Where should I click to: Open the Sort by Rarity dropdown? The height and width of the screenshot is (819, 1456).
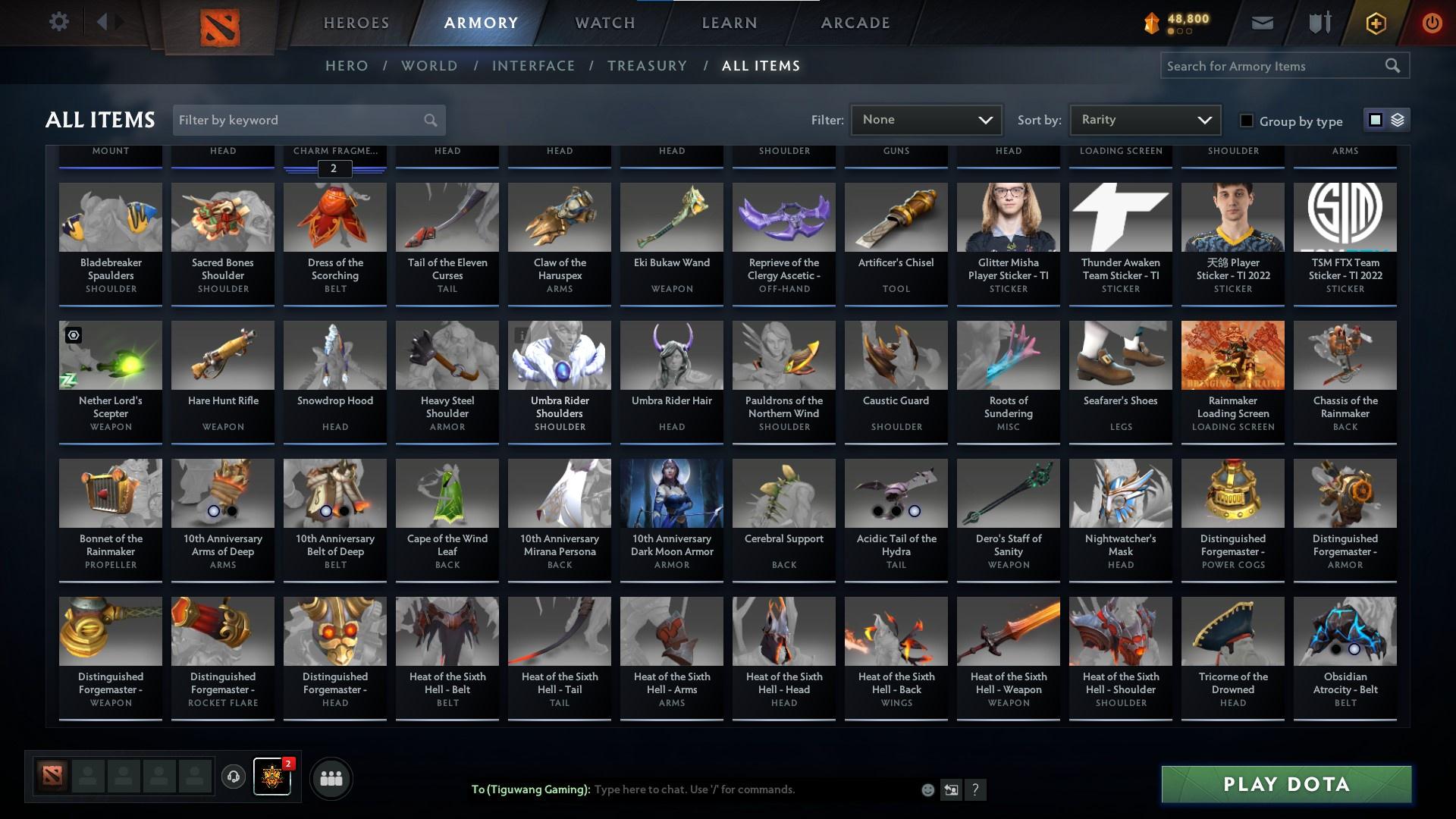coord(1144,119)
